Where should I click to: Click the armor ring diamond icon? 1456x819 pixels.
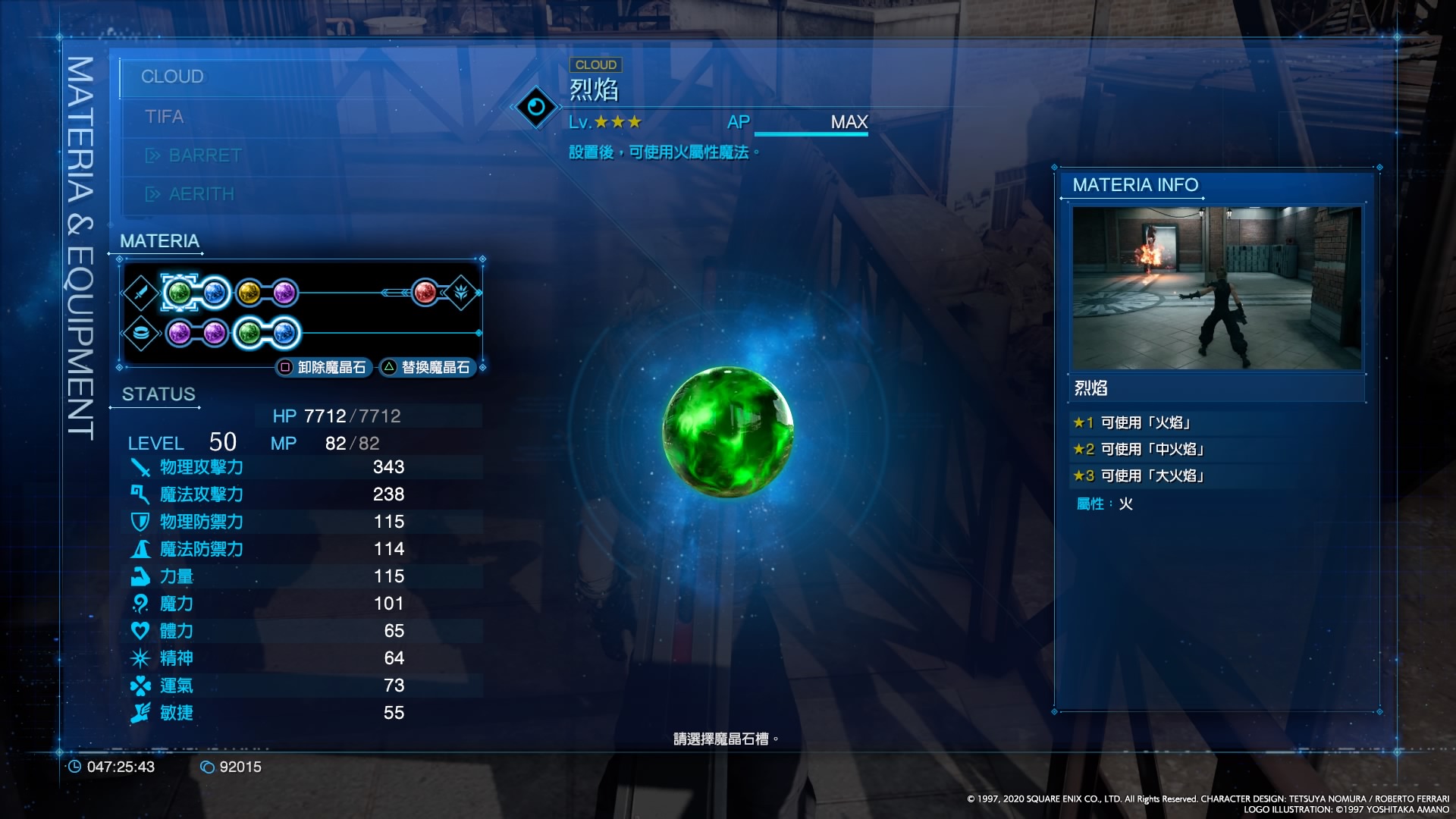(141, 333)
